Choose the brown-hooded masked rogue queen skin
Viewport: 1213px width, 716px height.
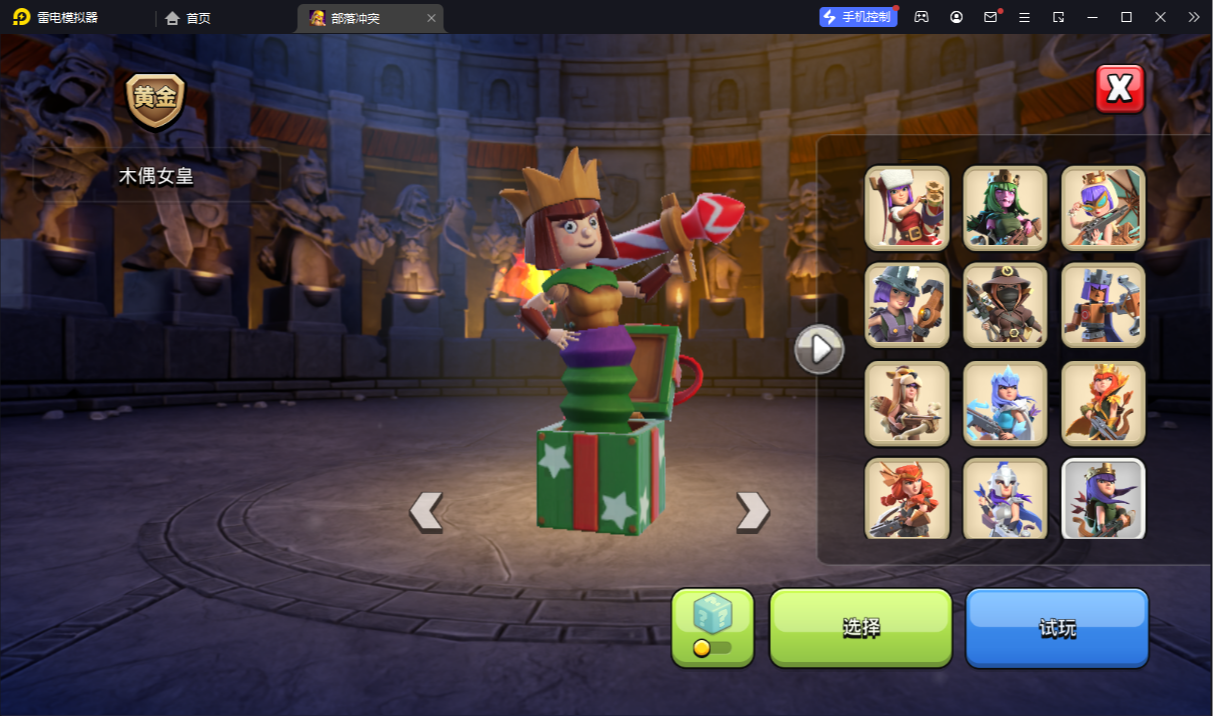click(1005, 305)
